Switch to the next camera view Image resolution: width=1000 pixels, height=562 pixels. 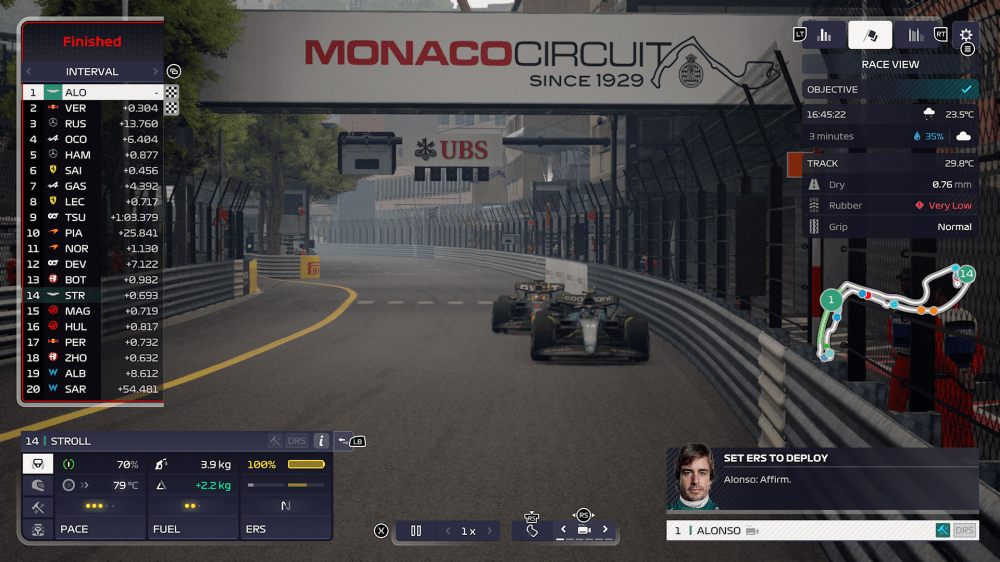click(604, 530)
